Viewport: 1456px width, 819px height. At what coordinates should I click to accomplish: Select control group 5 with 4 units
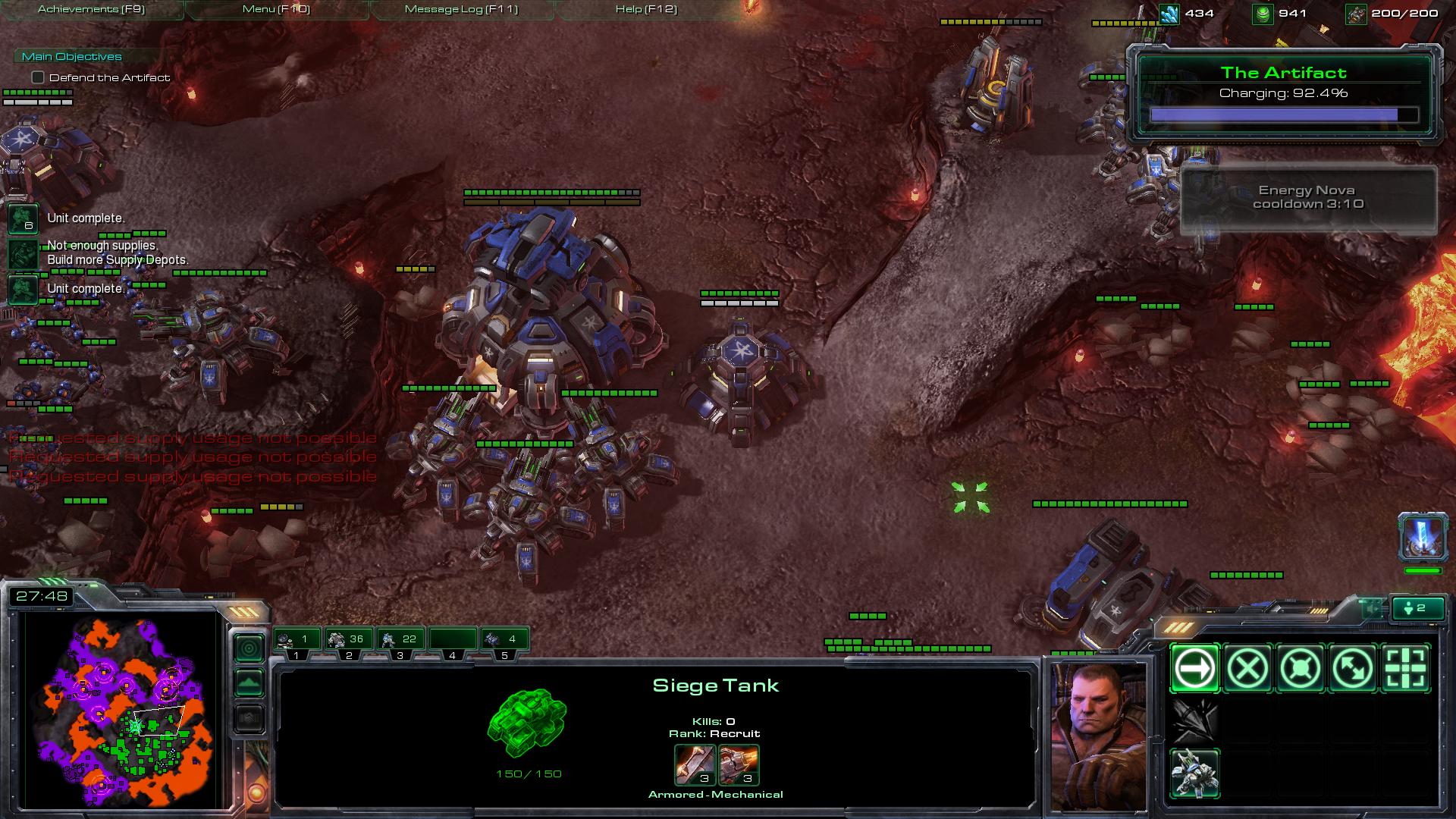[504, 641]
